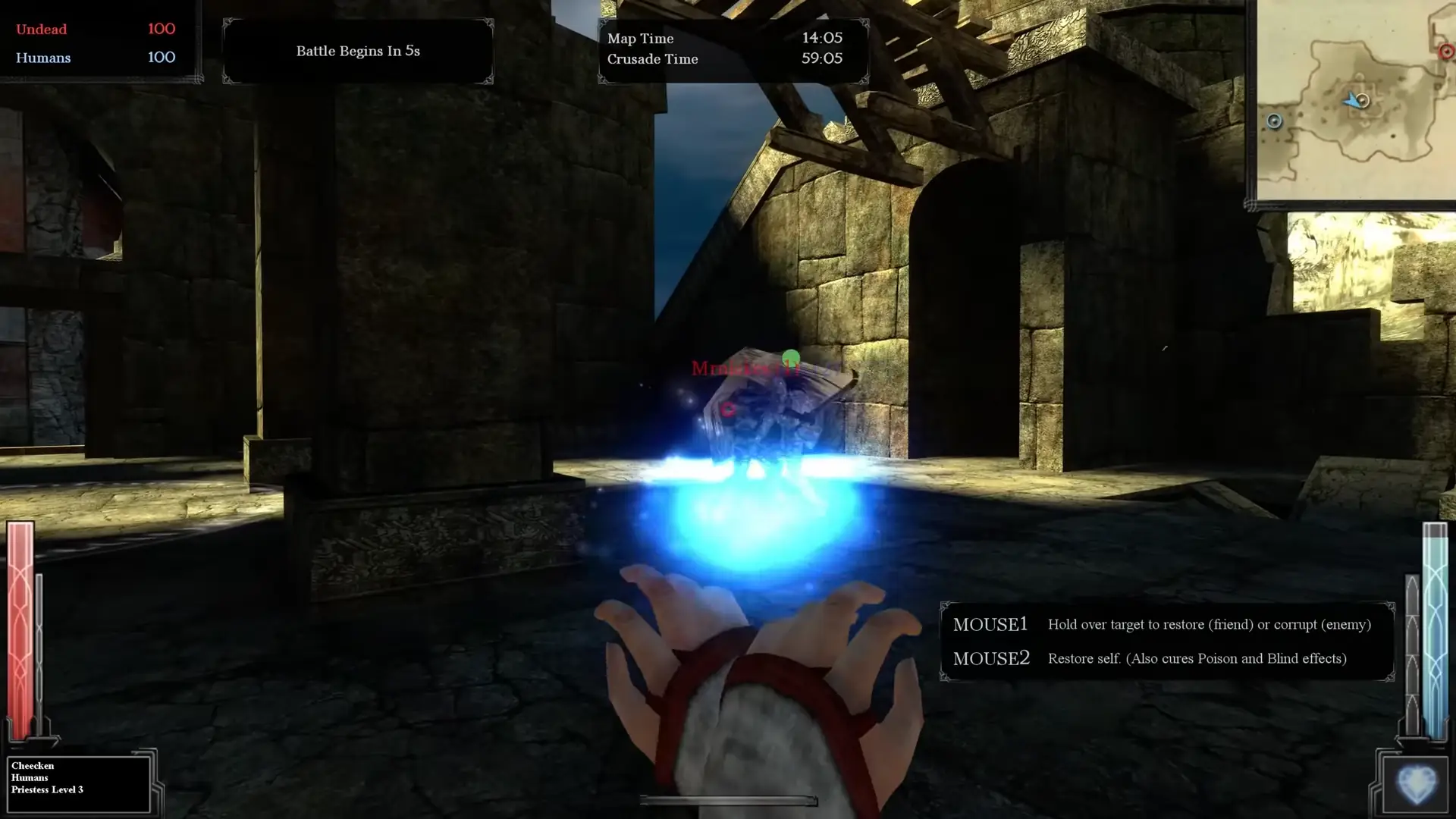Viewport: 1456px width, 819px height.
Task: Click the white objective dot on the minimap
Action: coord(1363,101)
